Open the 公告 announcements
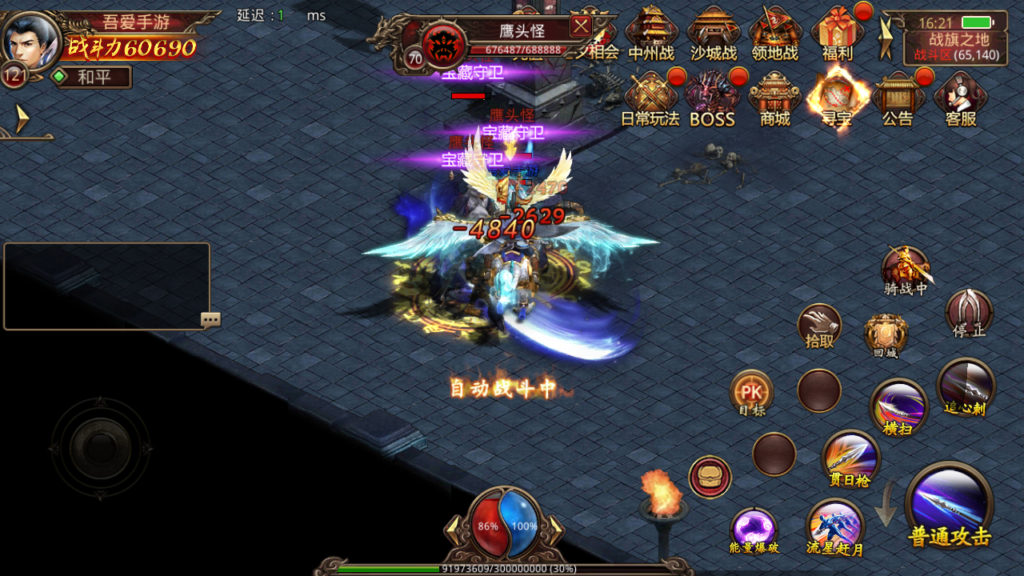1024x576 pixels. tap(897, 98)
